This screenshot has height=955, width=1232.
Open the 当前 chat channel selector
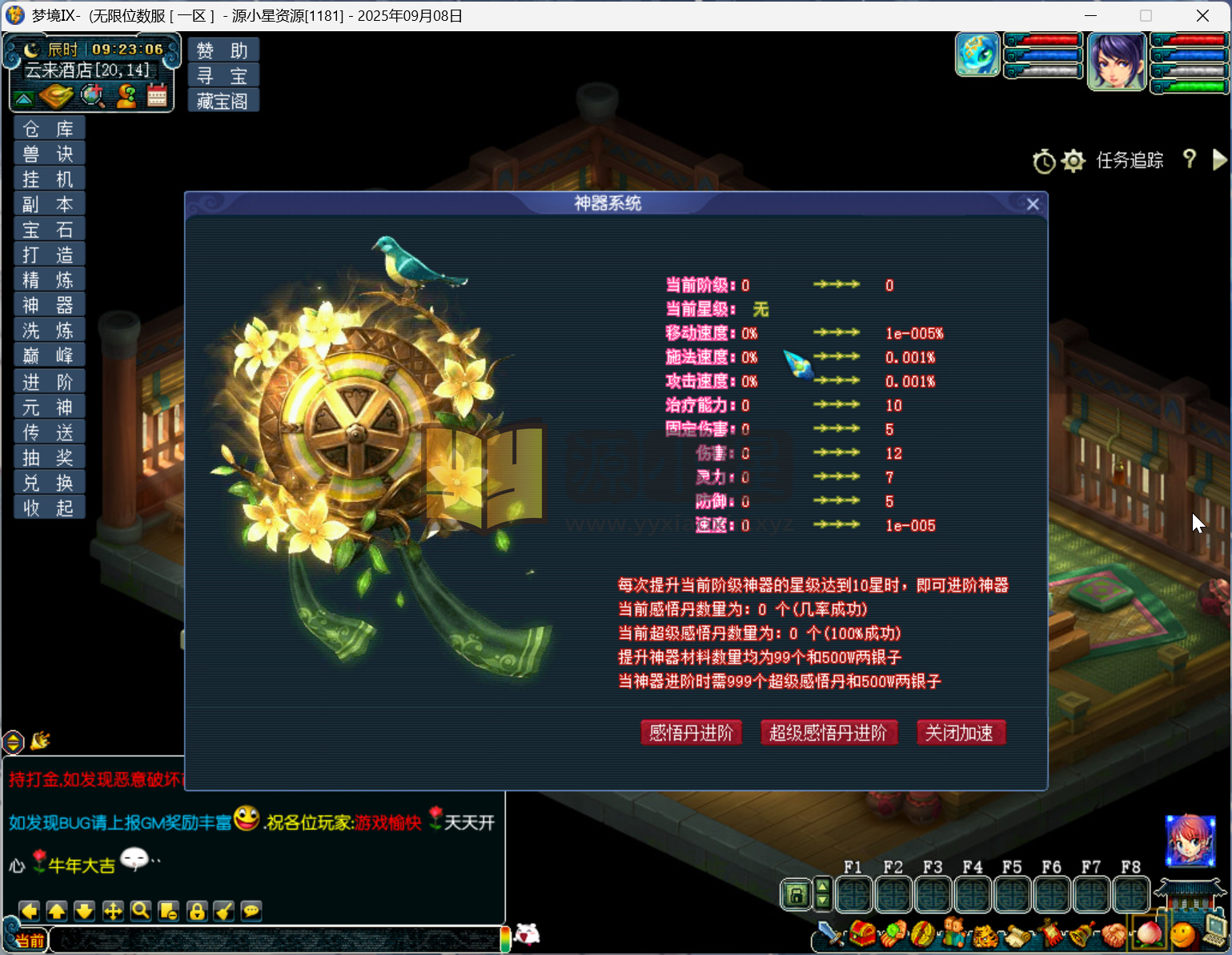coord(30,939)
